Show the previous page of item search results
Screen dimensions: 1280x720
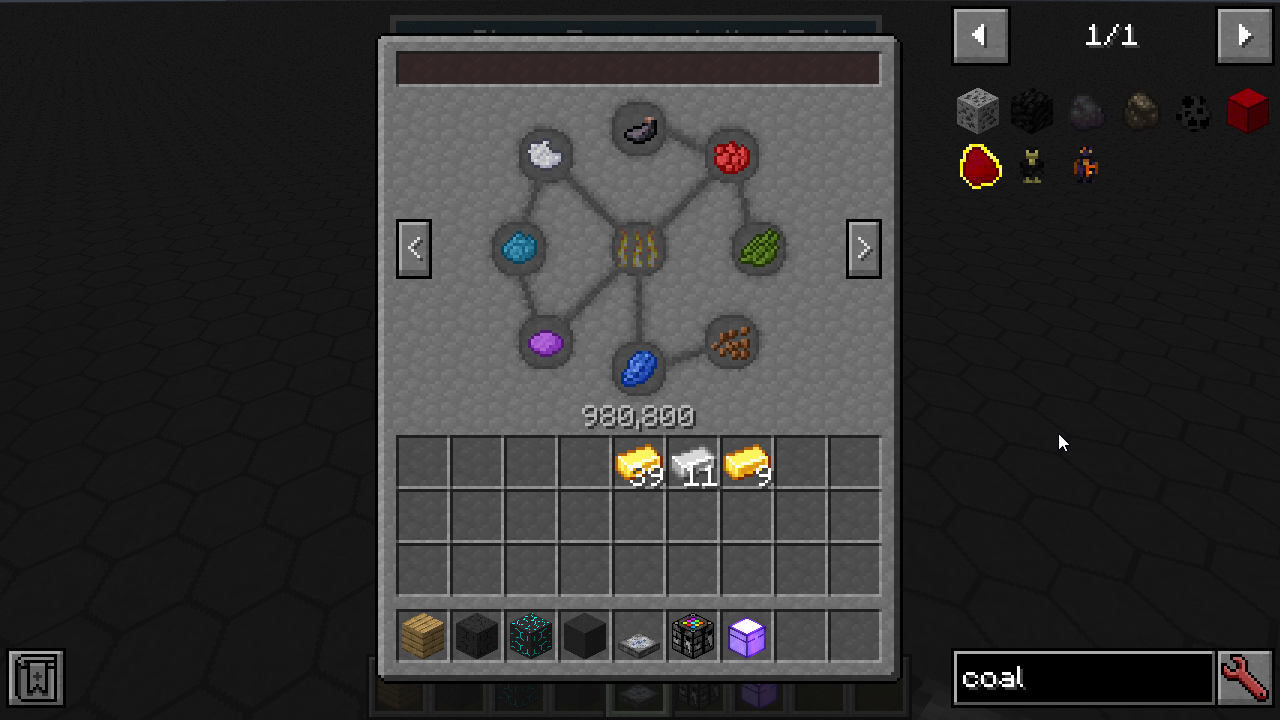click(980, 36)
